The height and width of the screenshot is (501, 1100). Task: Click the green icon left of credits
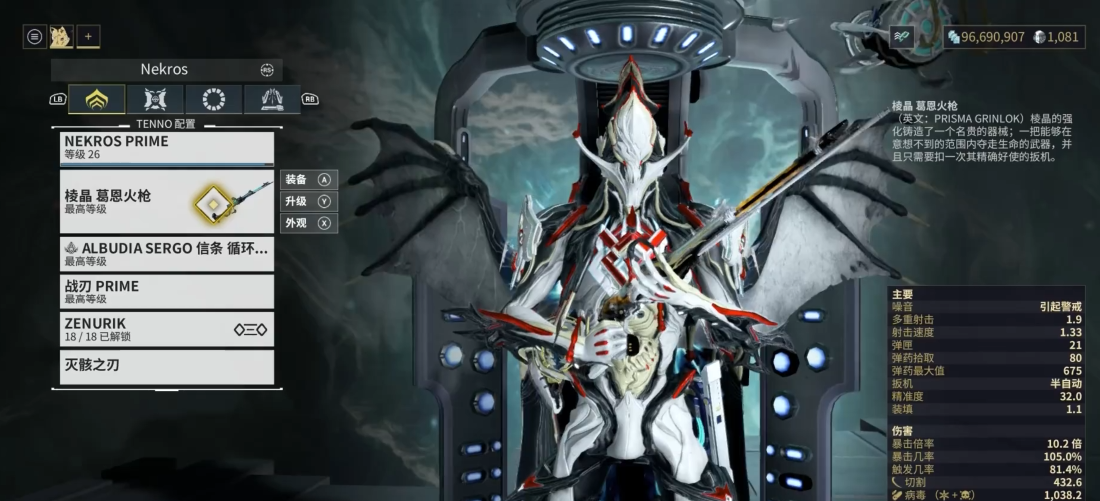pos(903,36)
